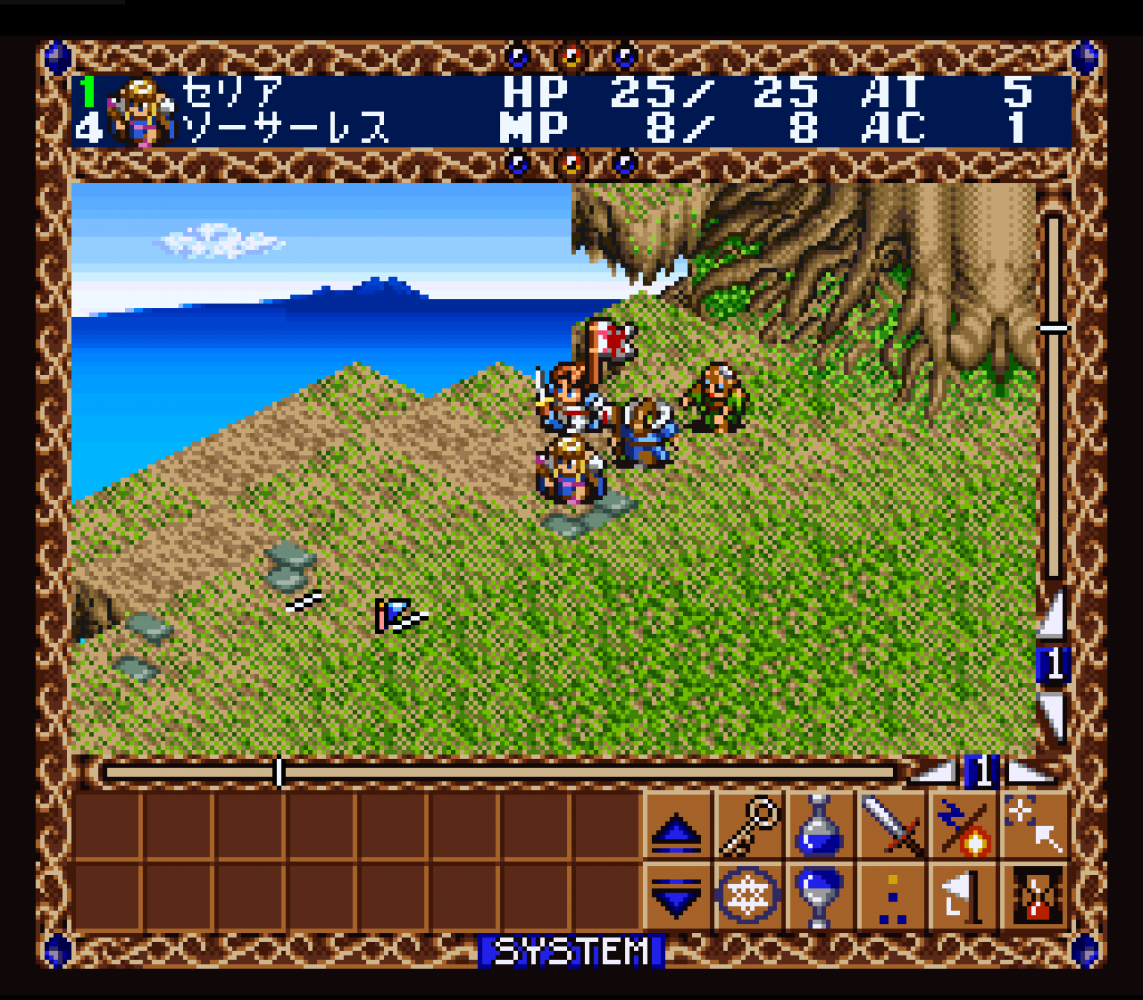This screenshot has width=1143, height=1000.
Task: Activate the lightning and fire magic icon
Action: (963, 827)
